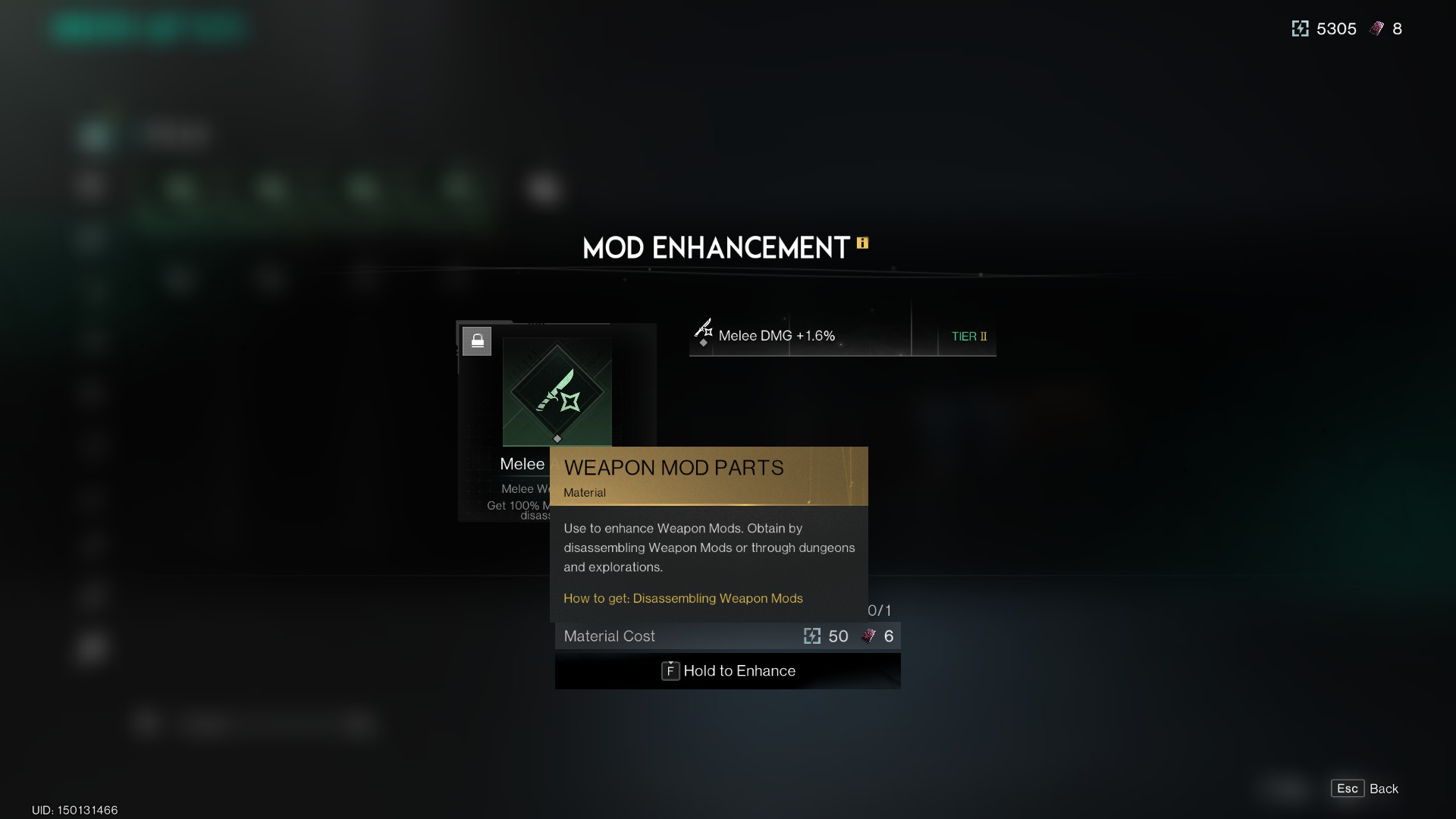This screenshot has width=1456, height=819.
Task: Click Hold to Enhance
Action: click(739, 671)
